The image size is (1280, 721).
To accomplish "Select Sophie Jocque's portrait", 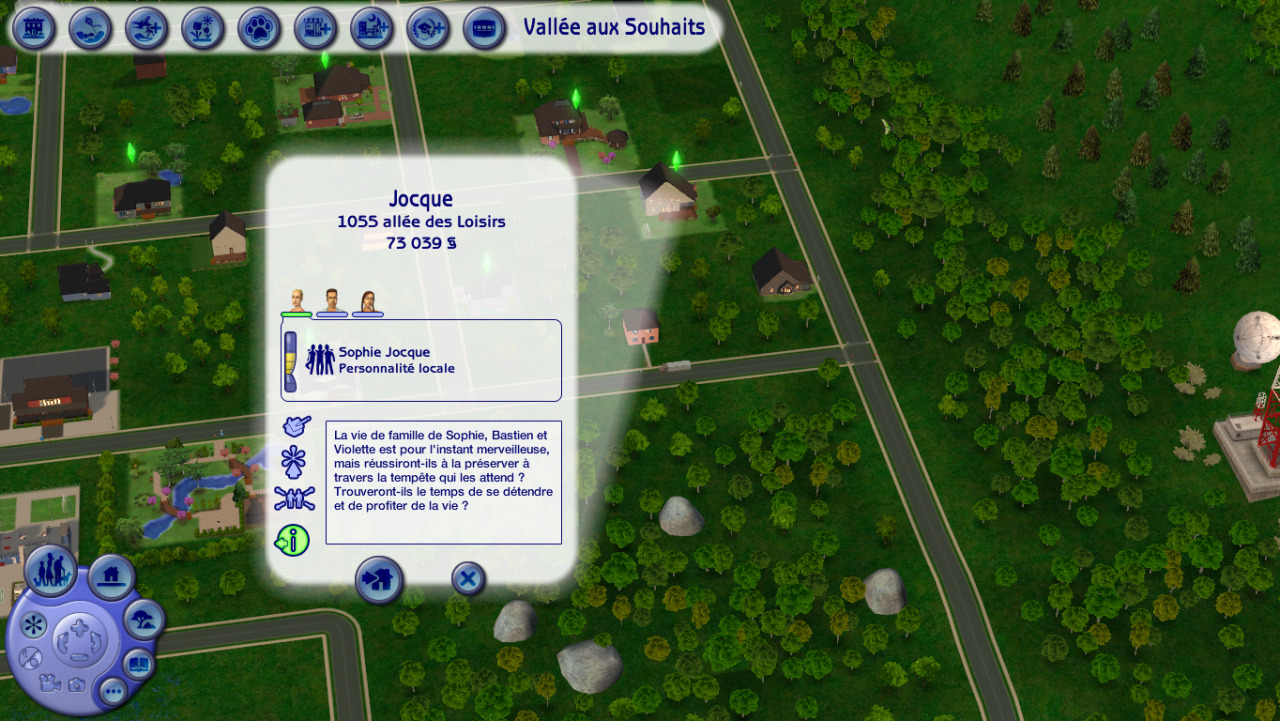I will pos(296,301).
